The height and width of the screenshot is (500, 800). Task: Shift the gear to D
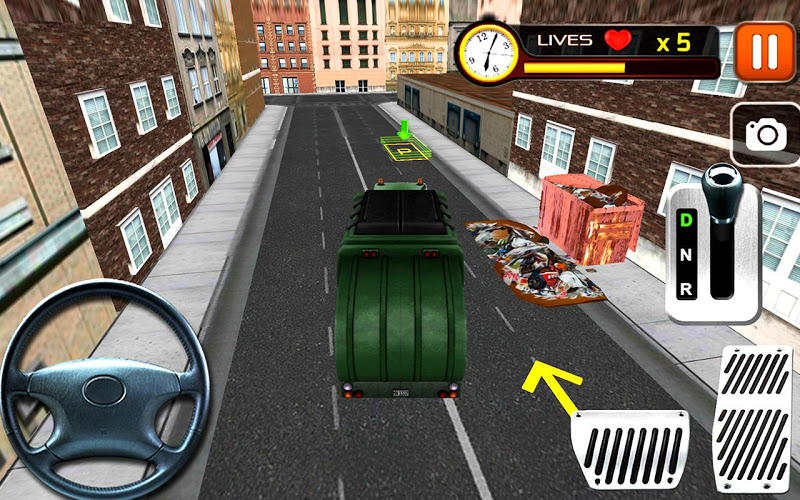686,219
